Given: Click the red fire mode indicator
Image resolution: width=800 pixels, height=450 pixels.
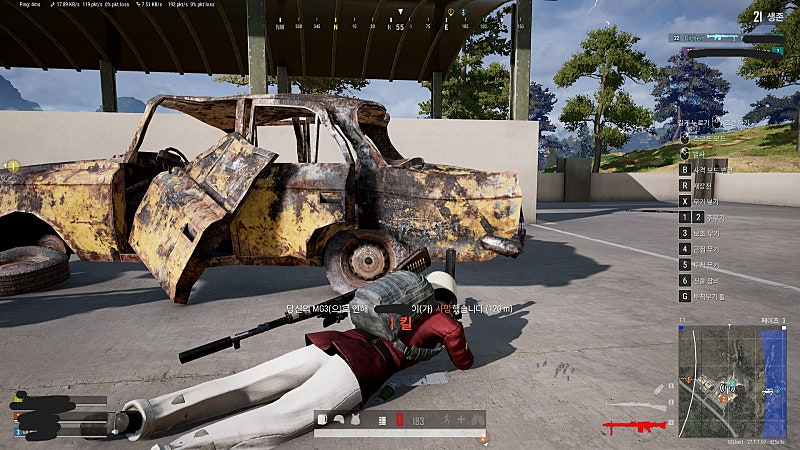Looking at the screenshot, I should coord(399,421).
